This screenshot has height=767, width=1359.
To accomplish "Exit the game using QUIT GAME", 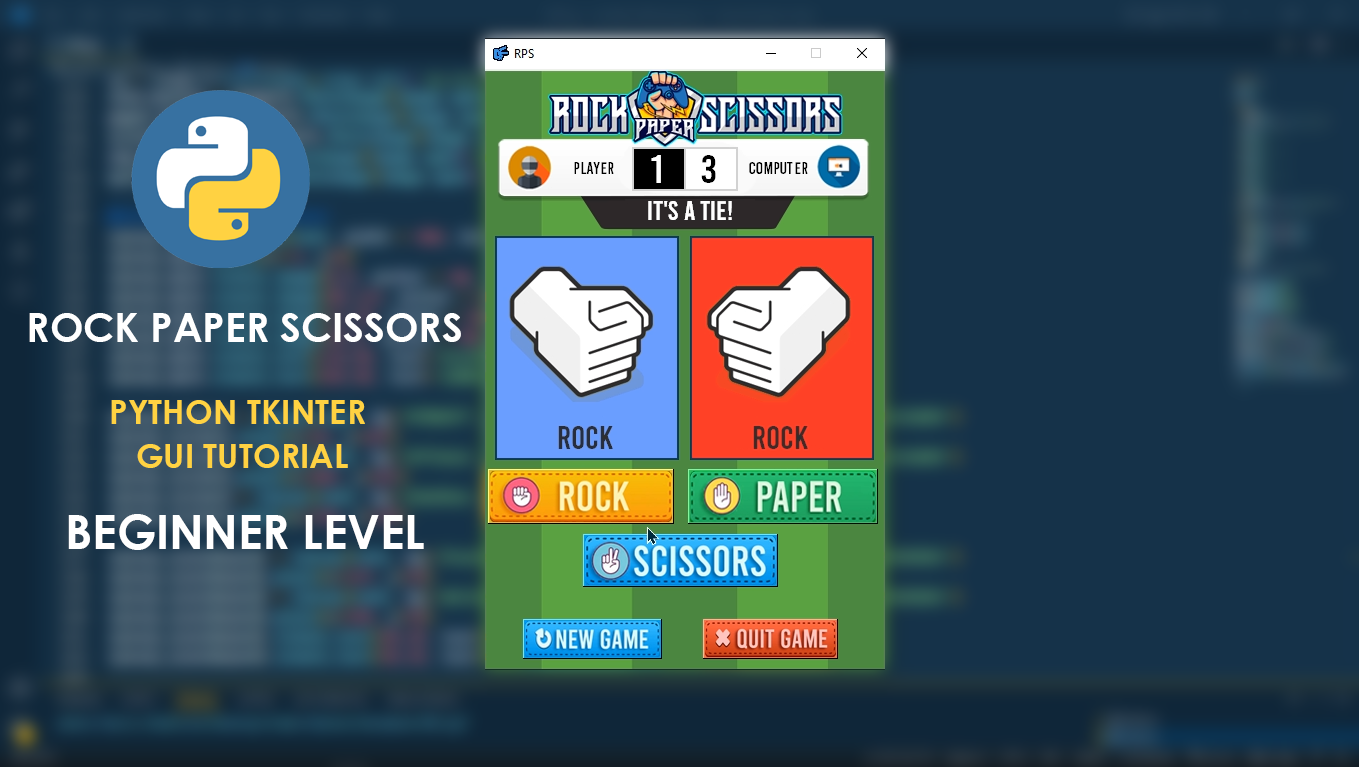I will (x=770, y=638).
